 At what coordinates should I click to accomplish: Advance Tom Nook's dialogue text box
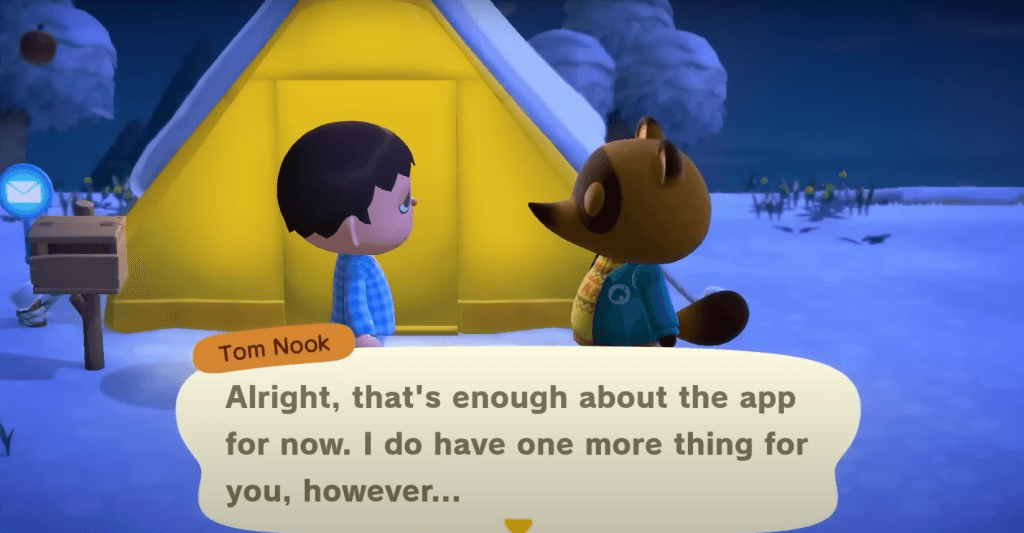coord(516,438)
